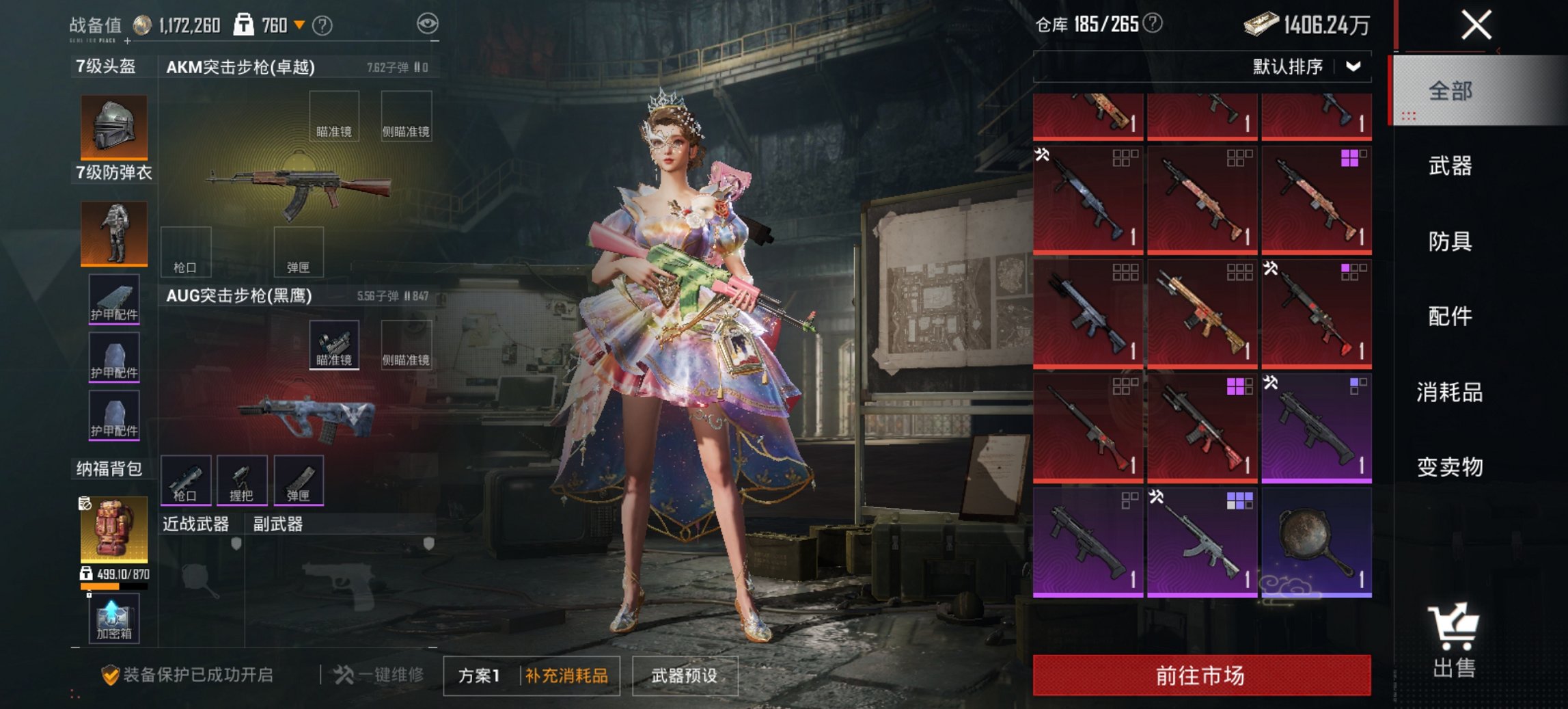Switch to the 武器 category tab
Image resolution: width=1568 pixels, height=709 pixels.
coord(1450,166)
